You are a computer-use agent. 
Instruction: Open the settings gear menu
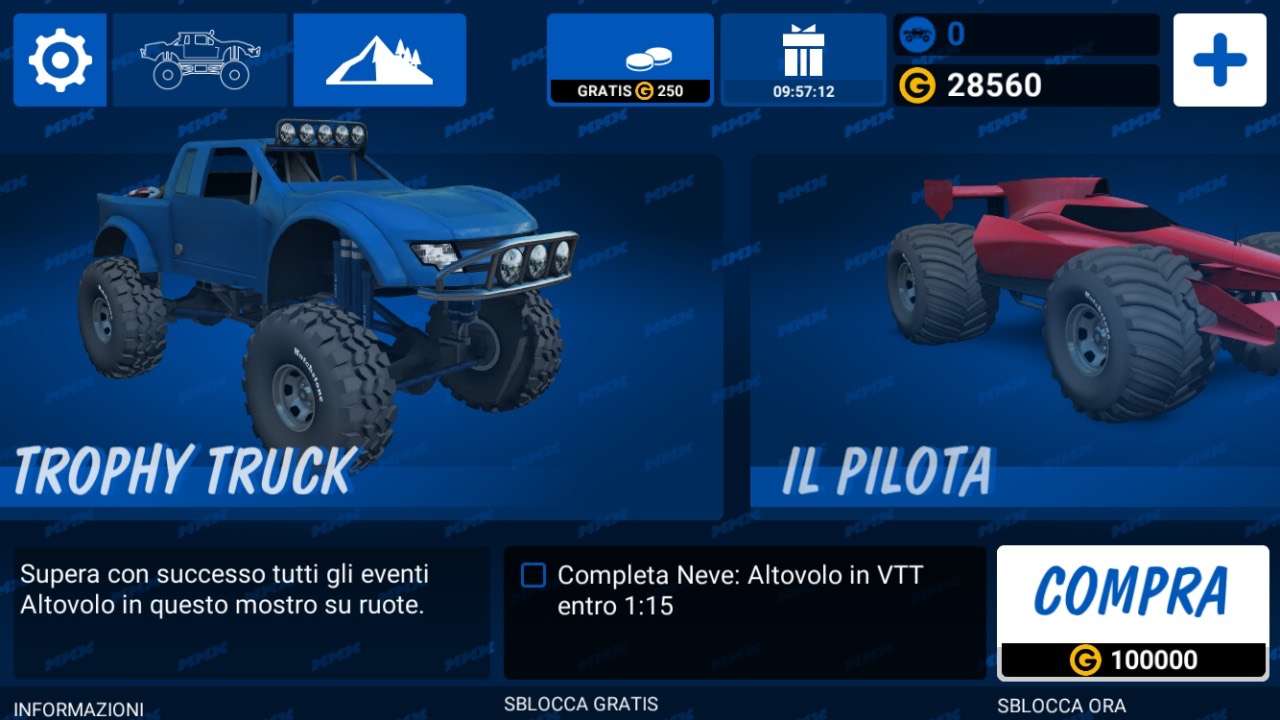point(60,60)
